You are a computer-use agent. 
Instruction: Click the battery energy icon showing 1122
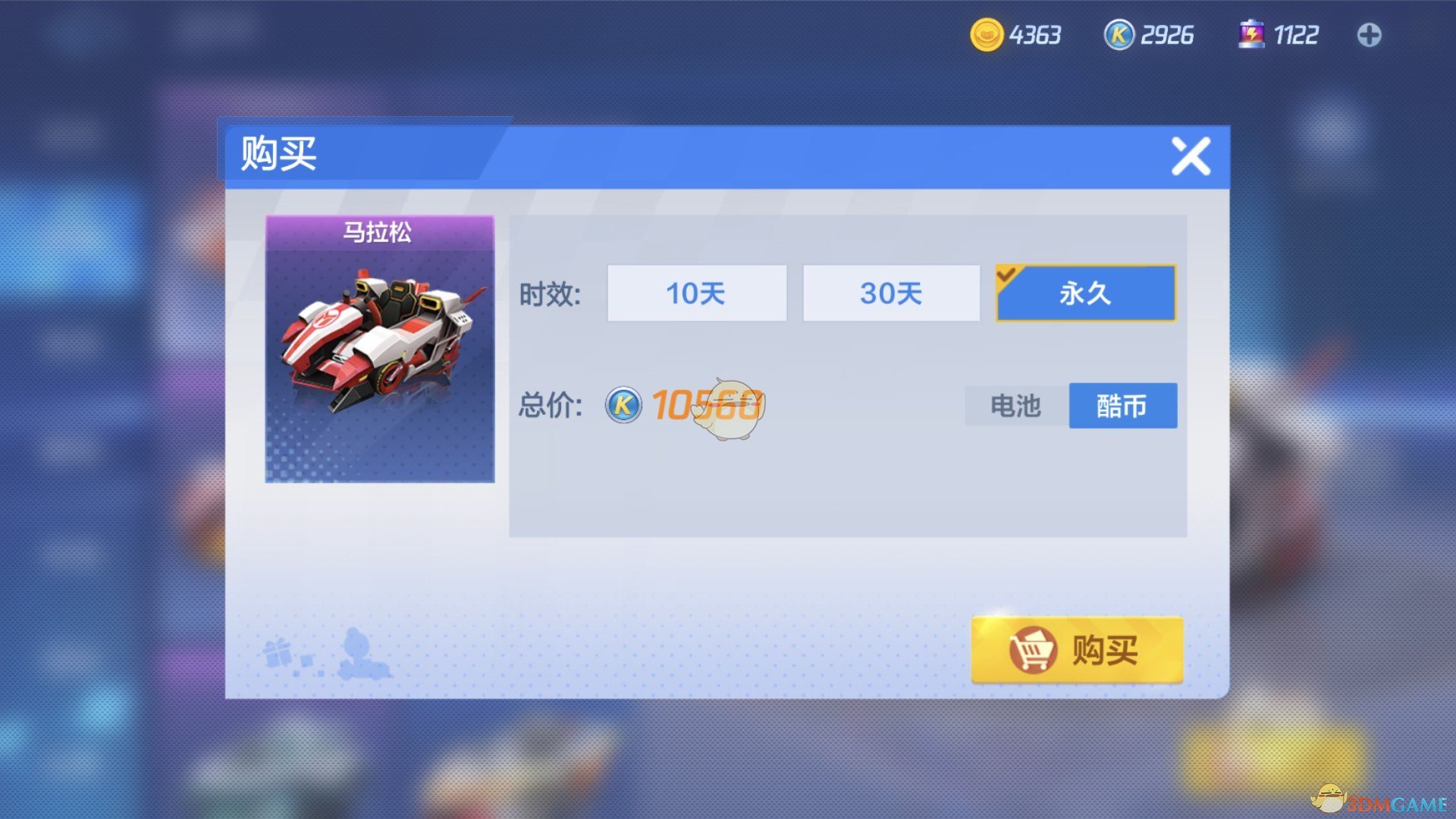tap(1252, 33)
